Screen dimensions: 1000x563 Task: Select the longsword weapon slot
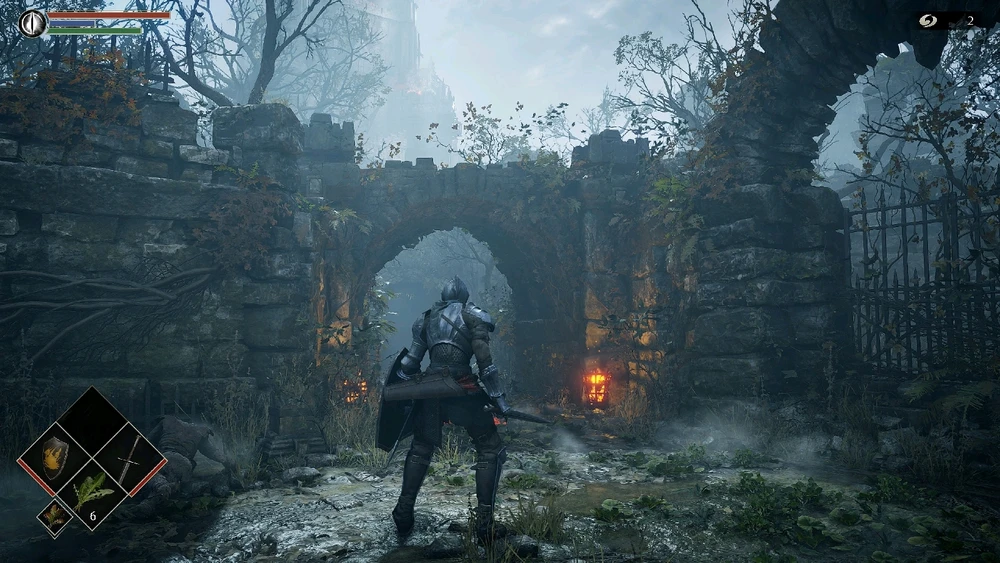click(129, 459)
